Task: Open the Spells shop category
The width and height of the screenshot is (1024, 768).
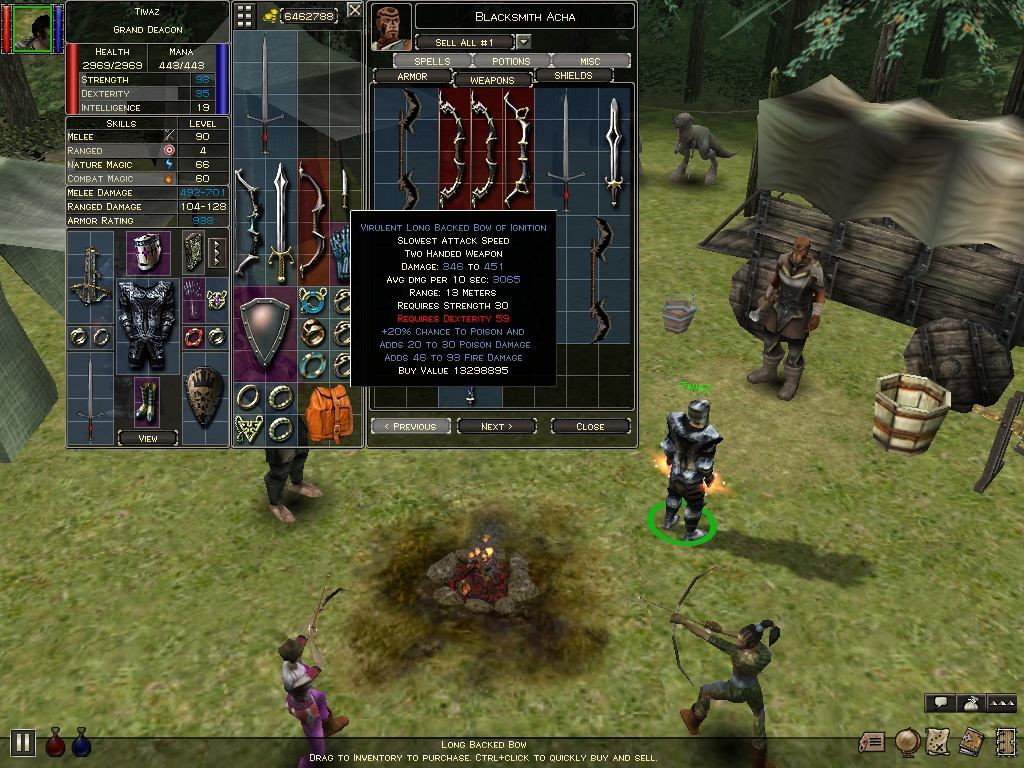Action: click(x=432, y=61)
